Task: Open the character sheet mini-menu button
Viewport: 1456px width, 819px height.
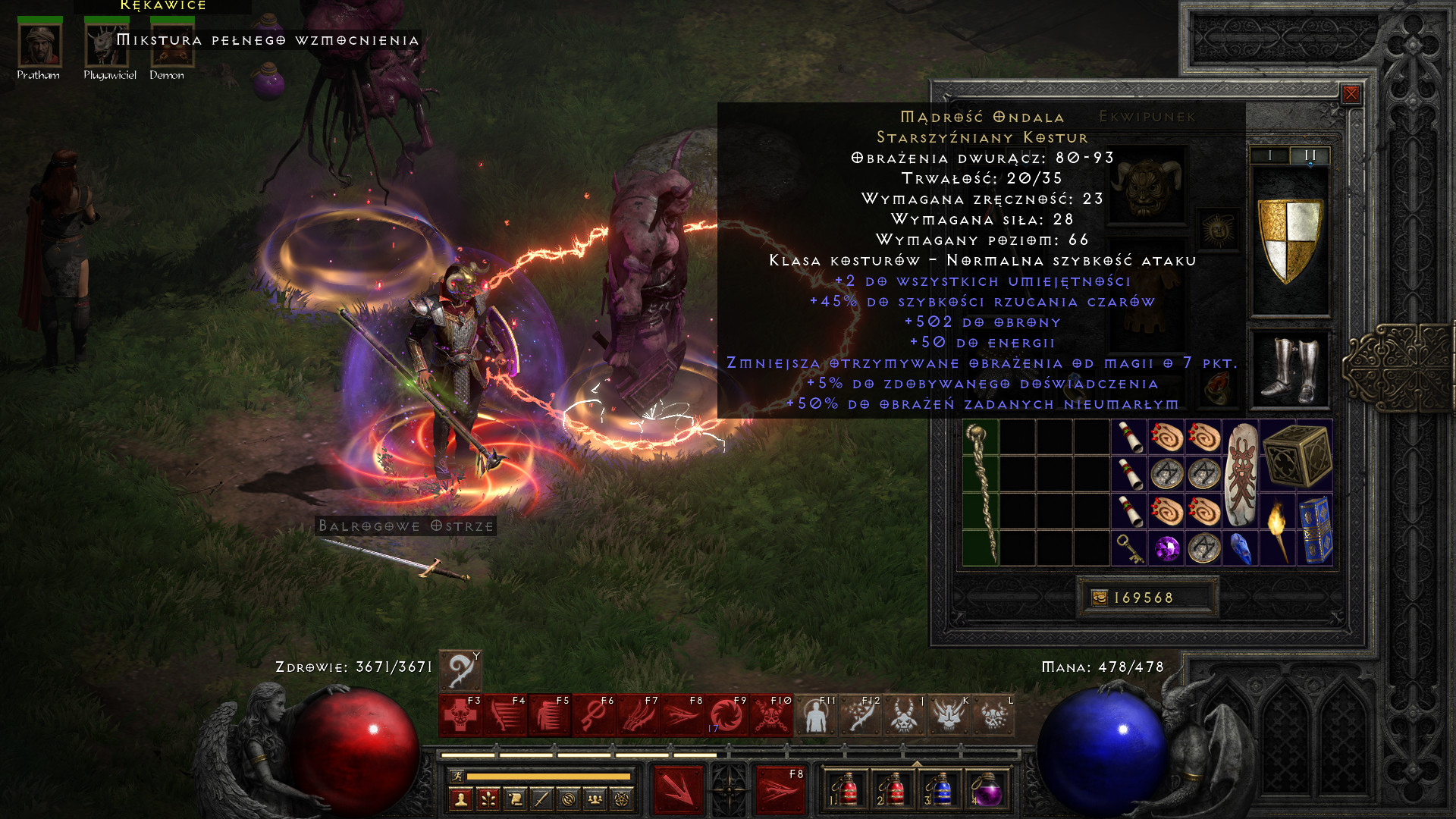Action: (x=461, y=799)
